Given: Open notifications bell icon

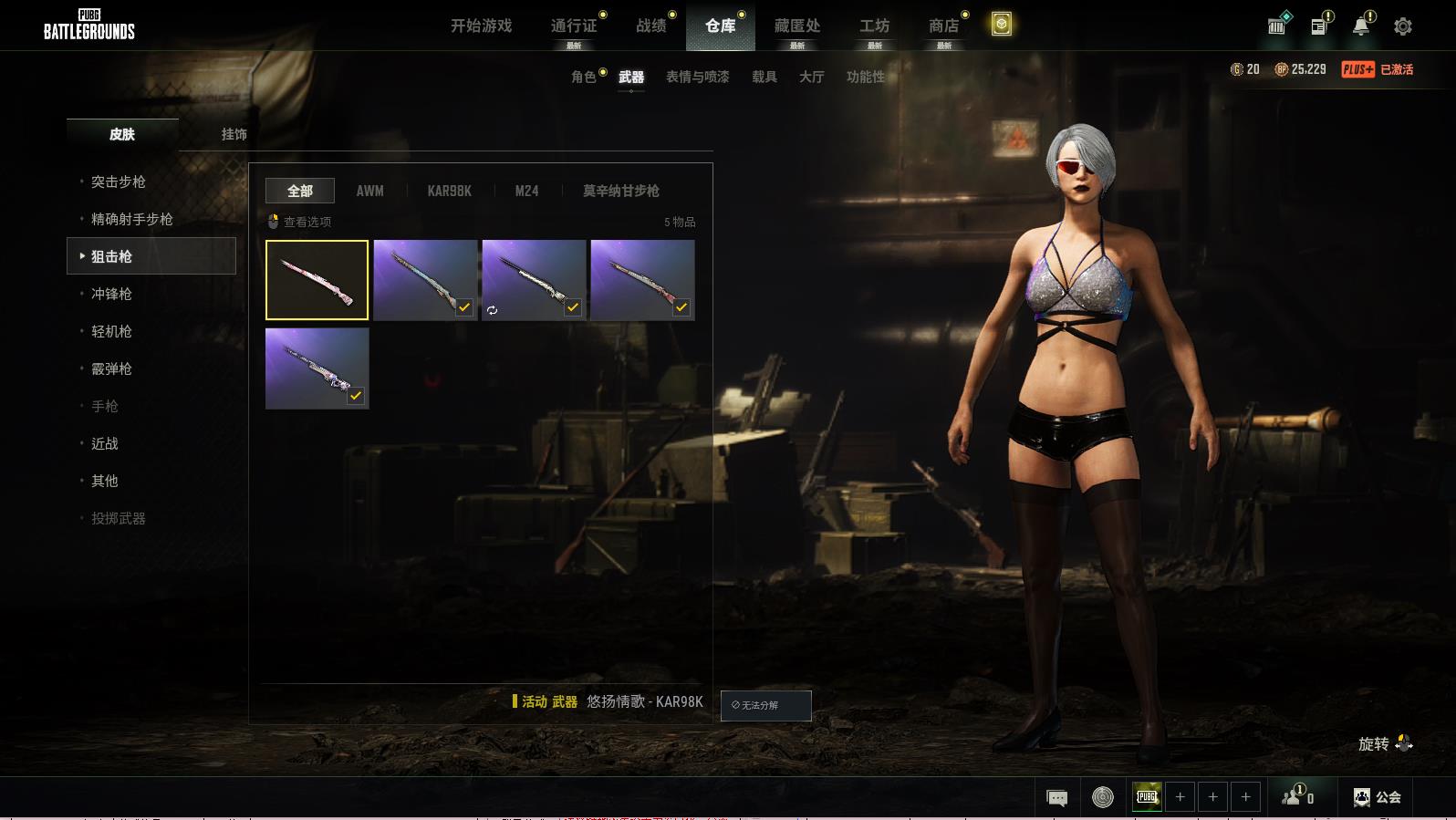Looking at the screenshot, I should 1361,26.
